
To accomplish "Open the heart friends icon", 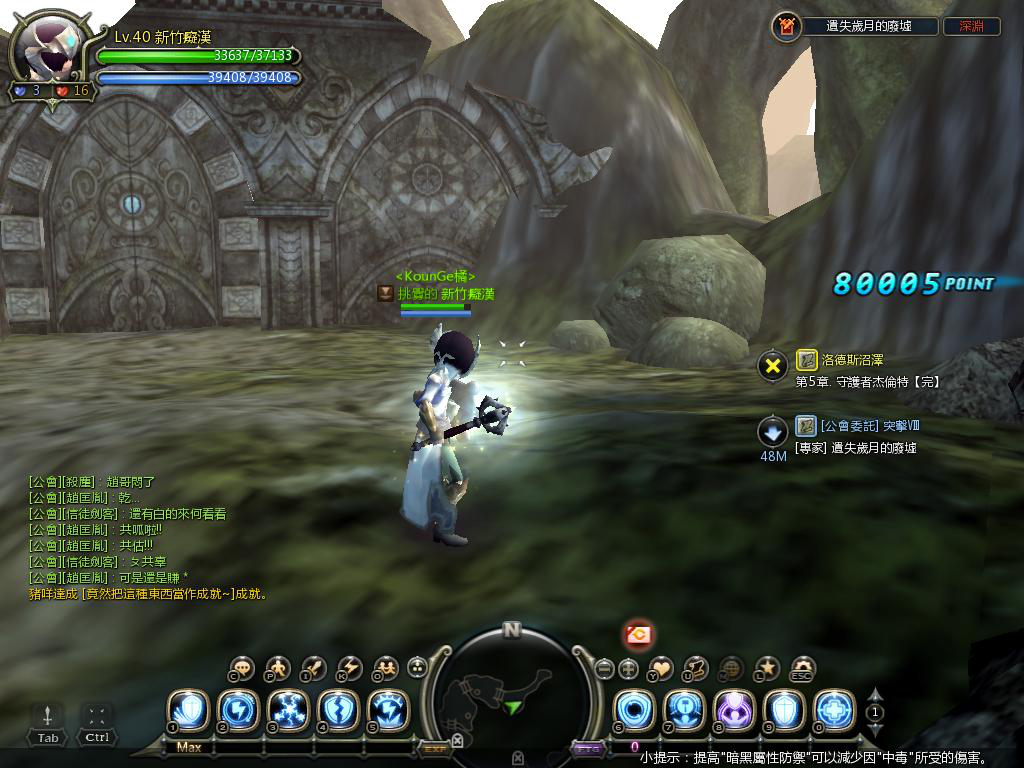I will point(662,668).
